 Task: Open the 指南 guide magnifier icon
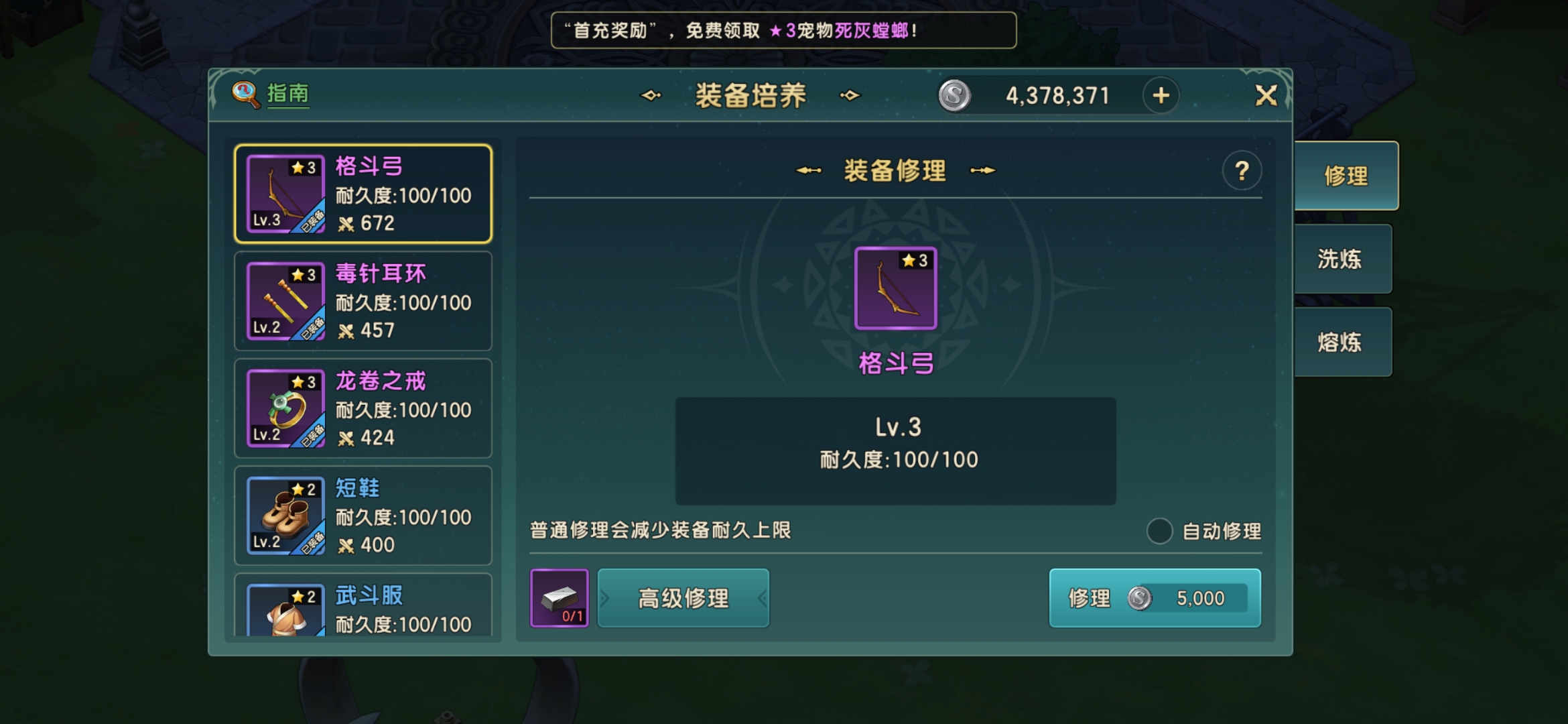(x=243, y=93)
